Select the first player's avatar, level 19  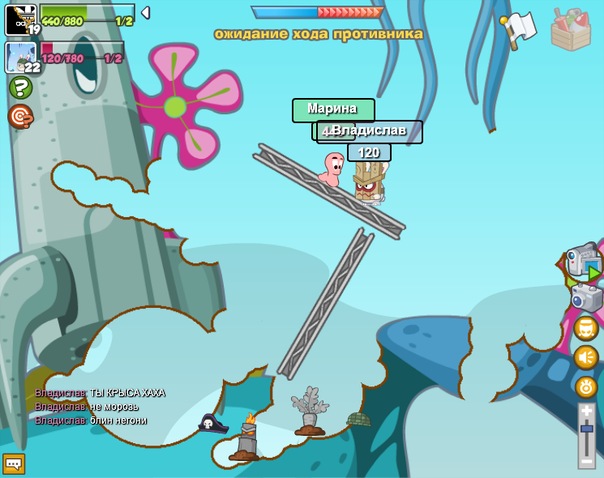pos(21,19)
